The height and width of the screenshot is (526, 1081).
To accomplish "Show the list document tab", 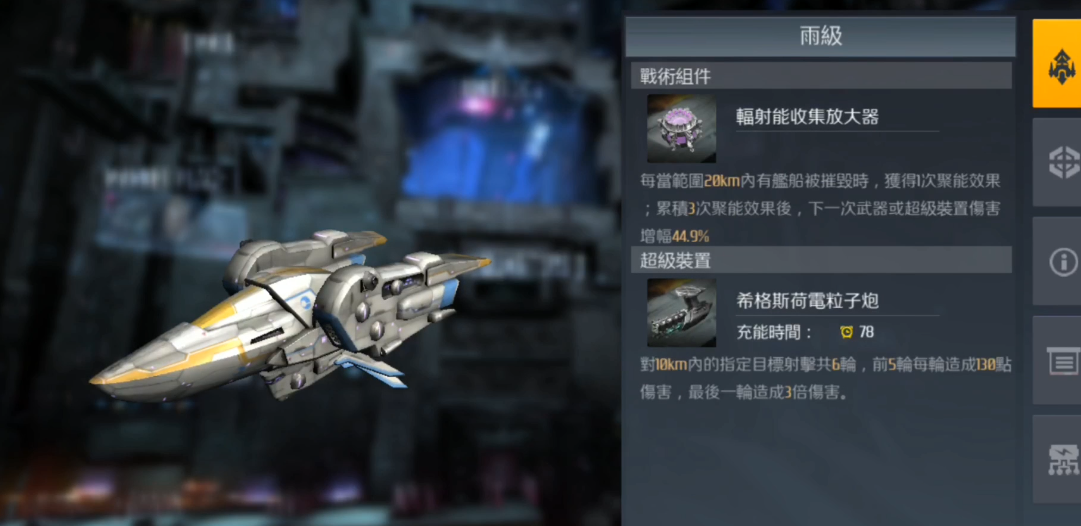I will (x=1058, y=361).
